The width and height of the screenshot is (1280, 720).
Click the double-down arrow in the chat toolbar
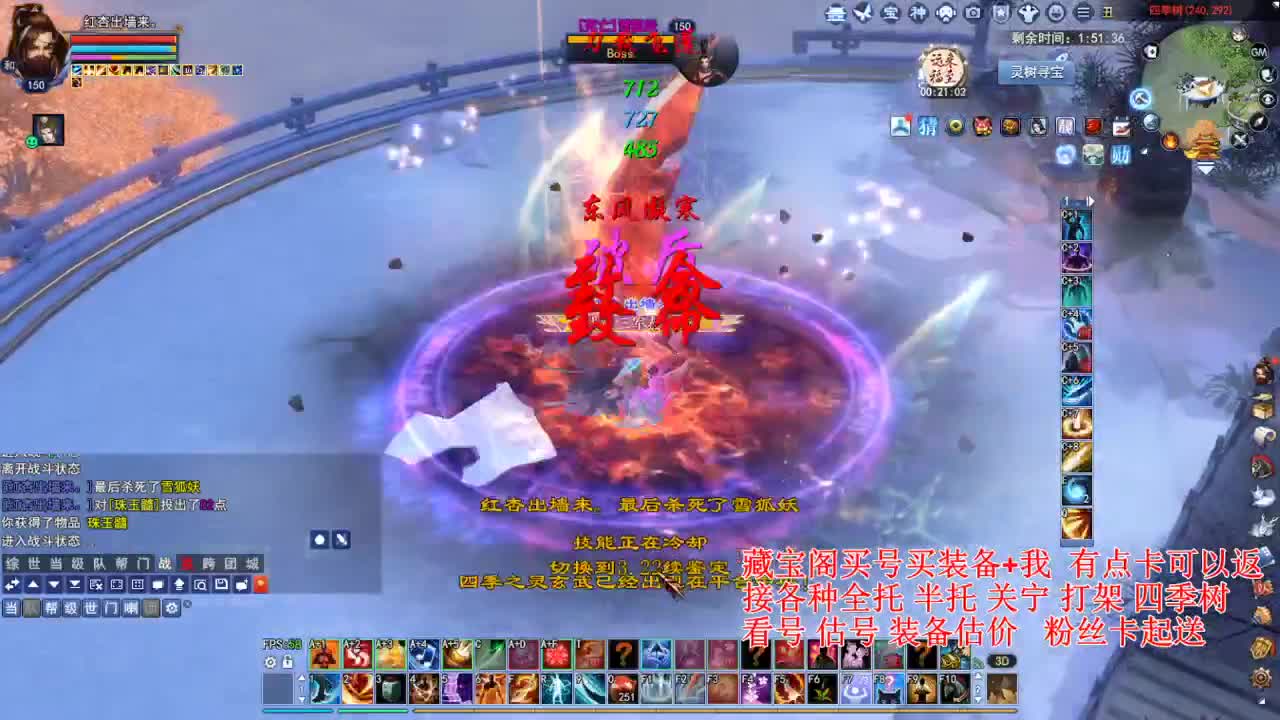(x=72, y=583)
